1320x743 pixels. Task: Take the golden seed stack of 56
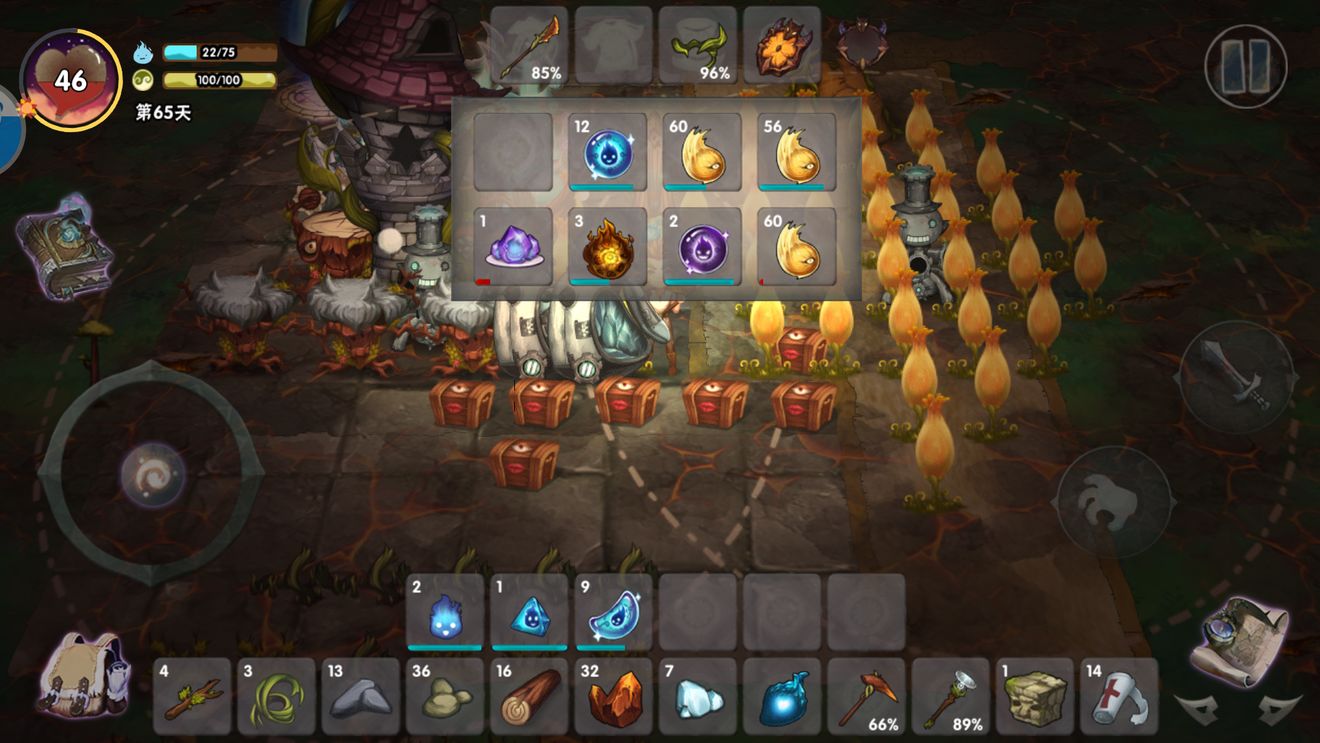tap(796, 152)
